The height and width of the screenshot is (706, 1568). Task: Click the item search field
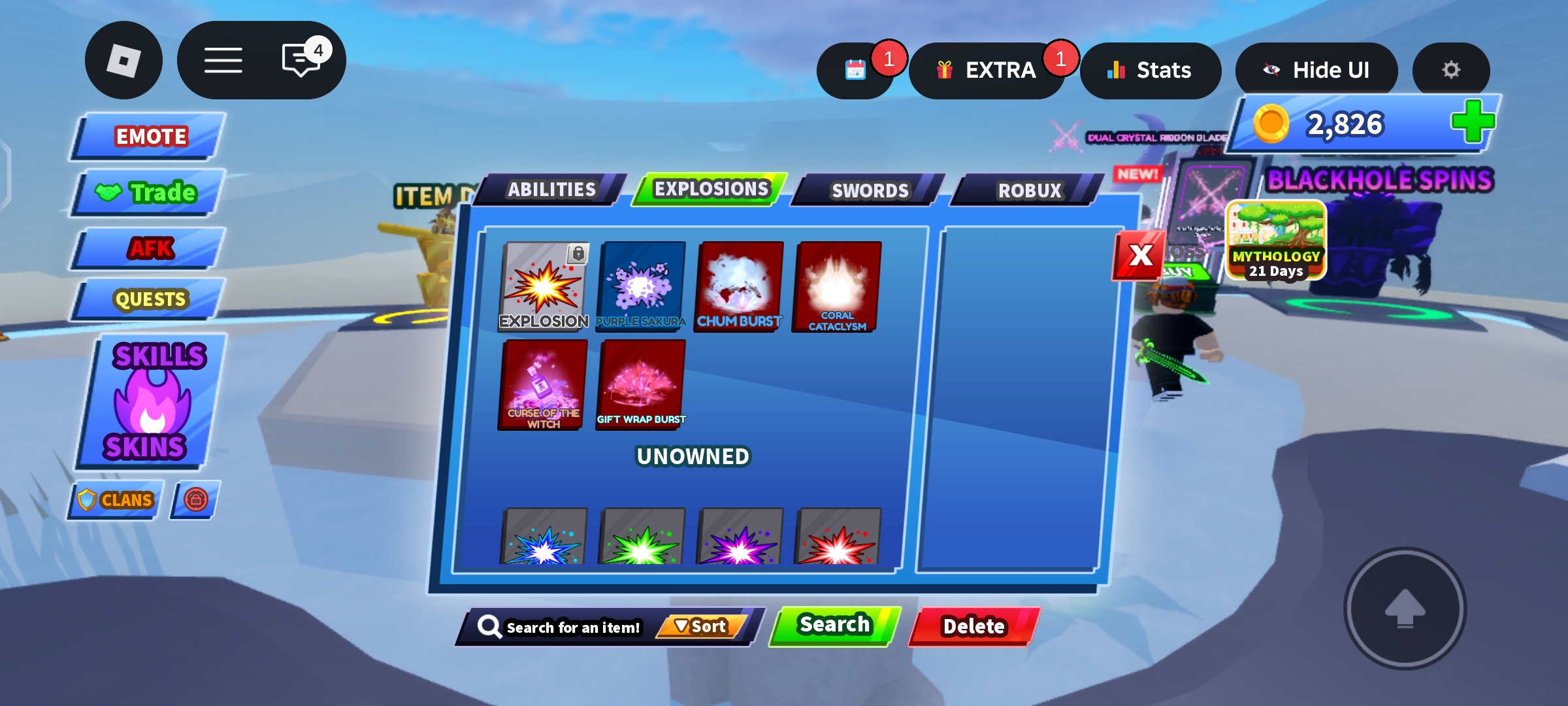(x=568, y=627)
